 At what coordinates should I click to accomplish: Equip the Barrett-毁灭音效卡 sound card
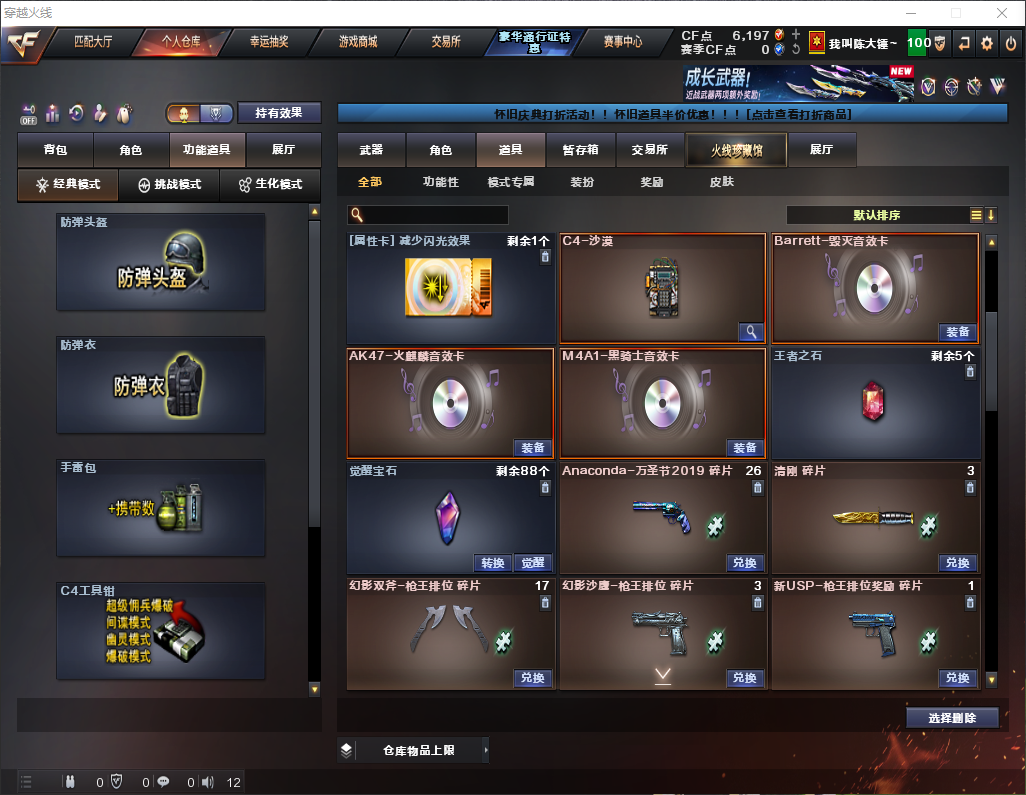[957, 332]
